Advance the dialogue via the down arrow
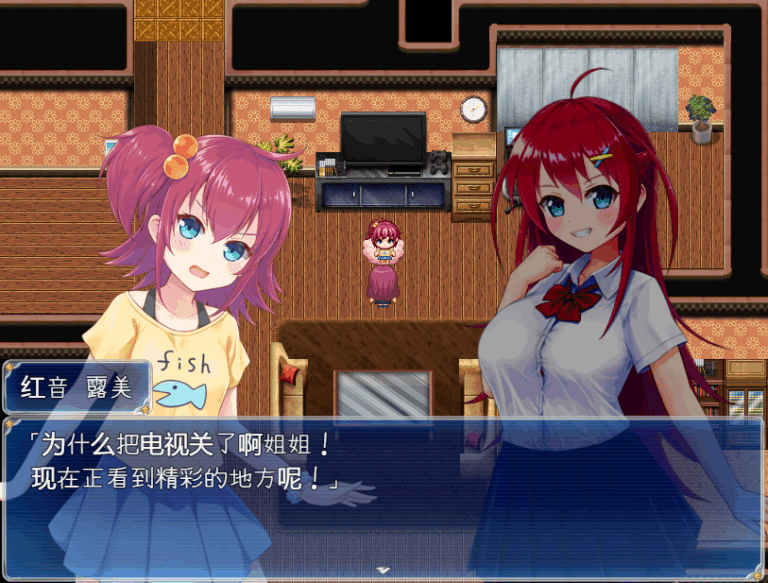 [x=383, y=570]
